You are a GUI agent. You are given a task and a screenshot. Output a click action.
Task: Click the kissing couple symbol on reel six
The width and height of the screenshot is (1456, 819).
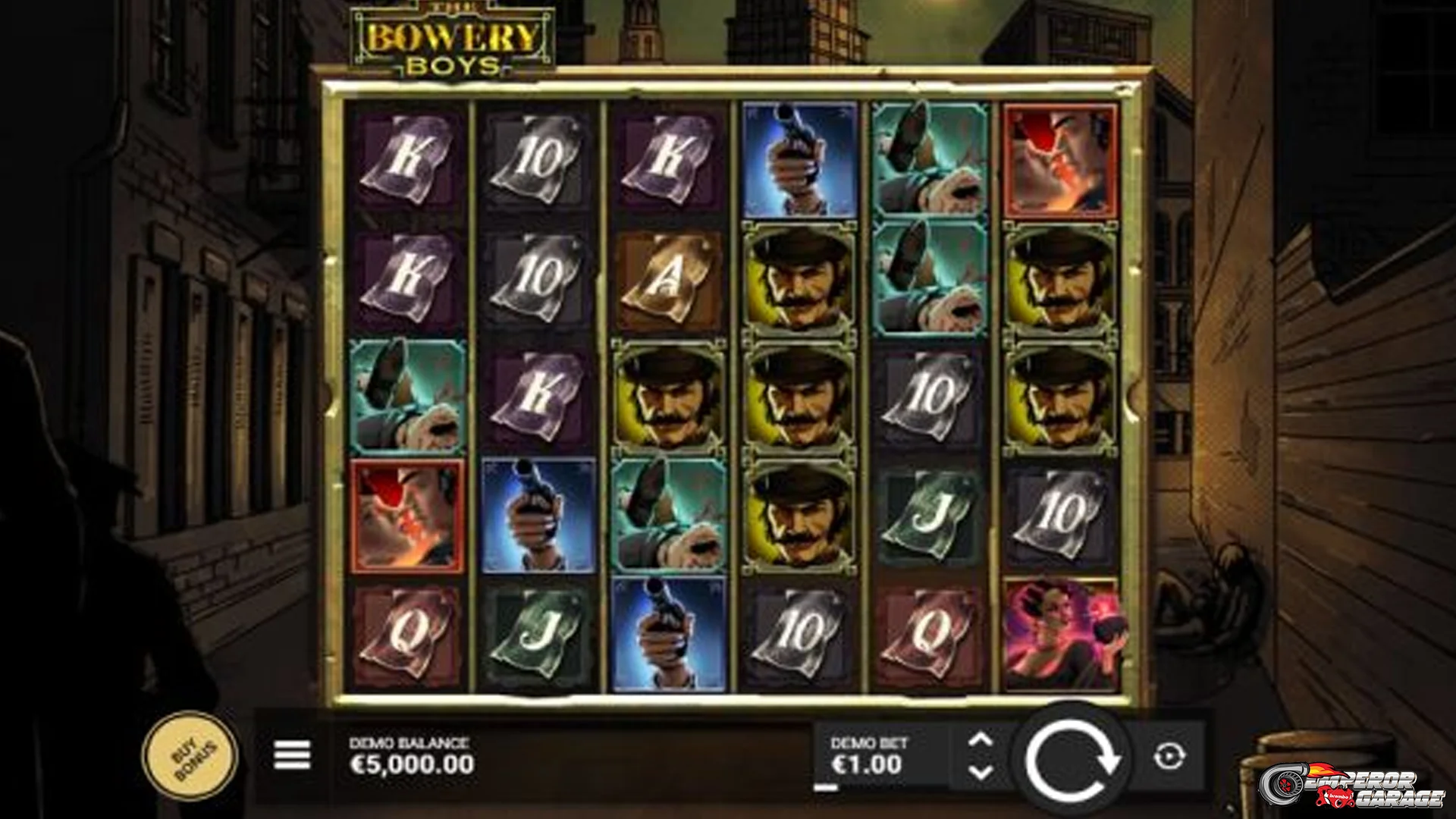click(1062, 159)
